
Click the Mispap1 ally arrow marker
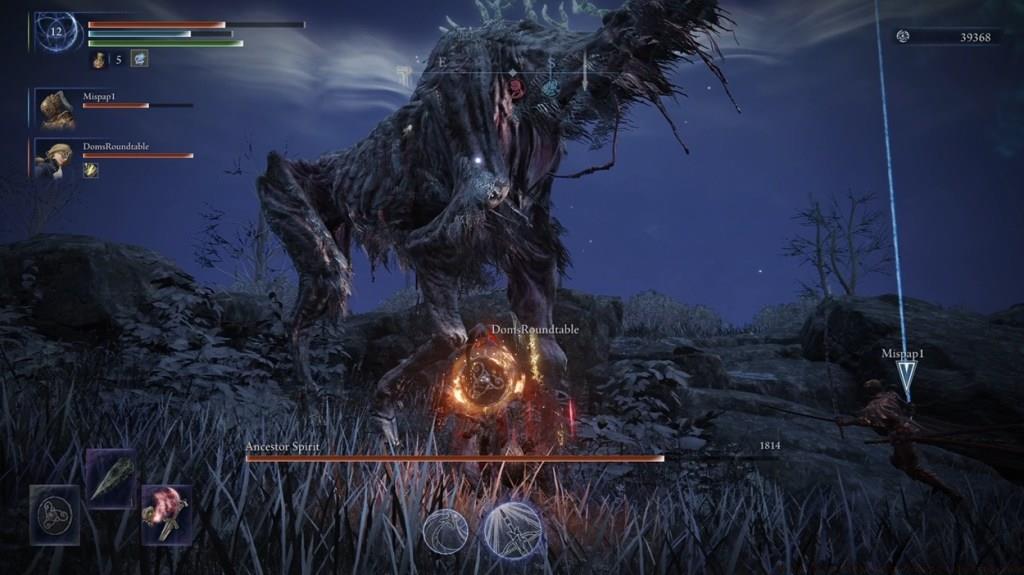coord(906,378)
